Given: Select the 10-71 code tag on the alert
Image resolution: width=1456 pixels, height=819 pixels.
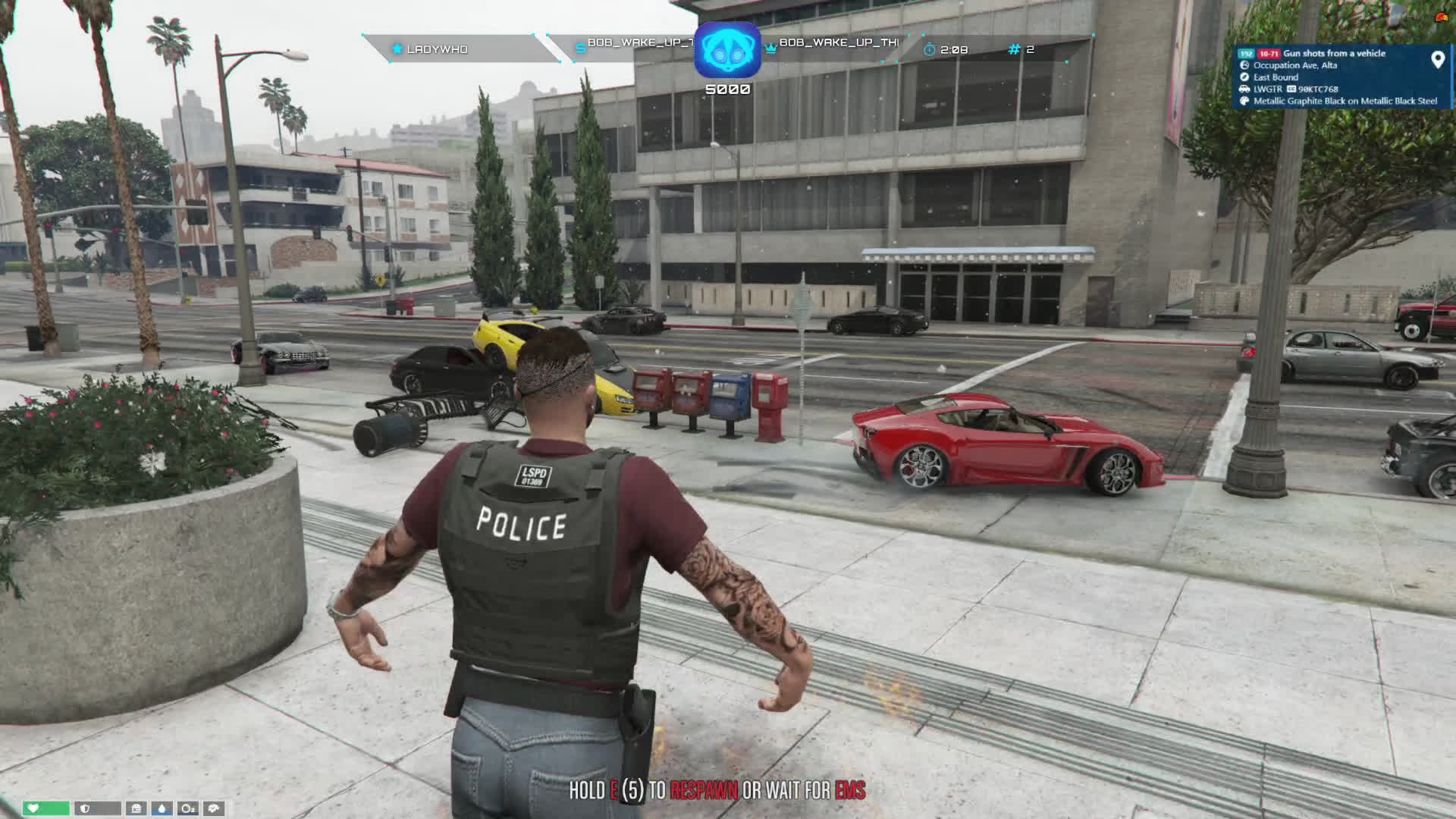Looking at the screenshot, I should tap(1269, 54).
